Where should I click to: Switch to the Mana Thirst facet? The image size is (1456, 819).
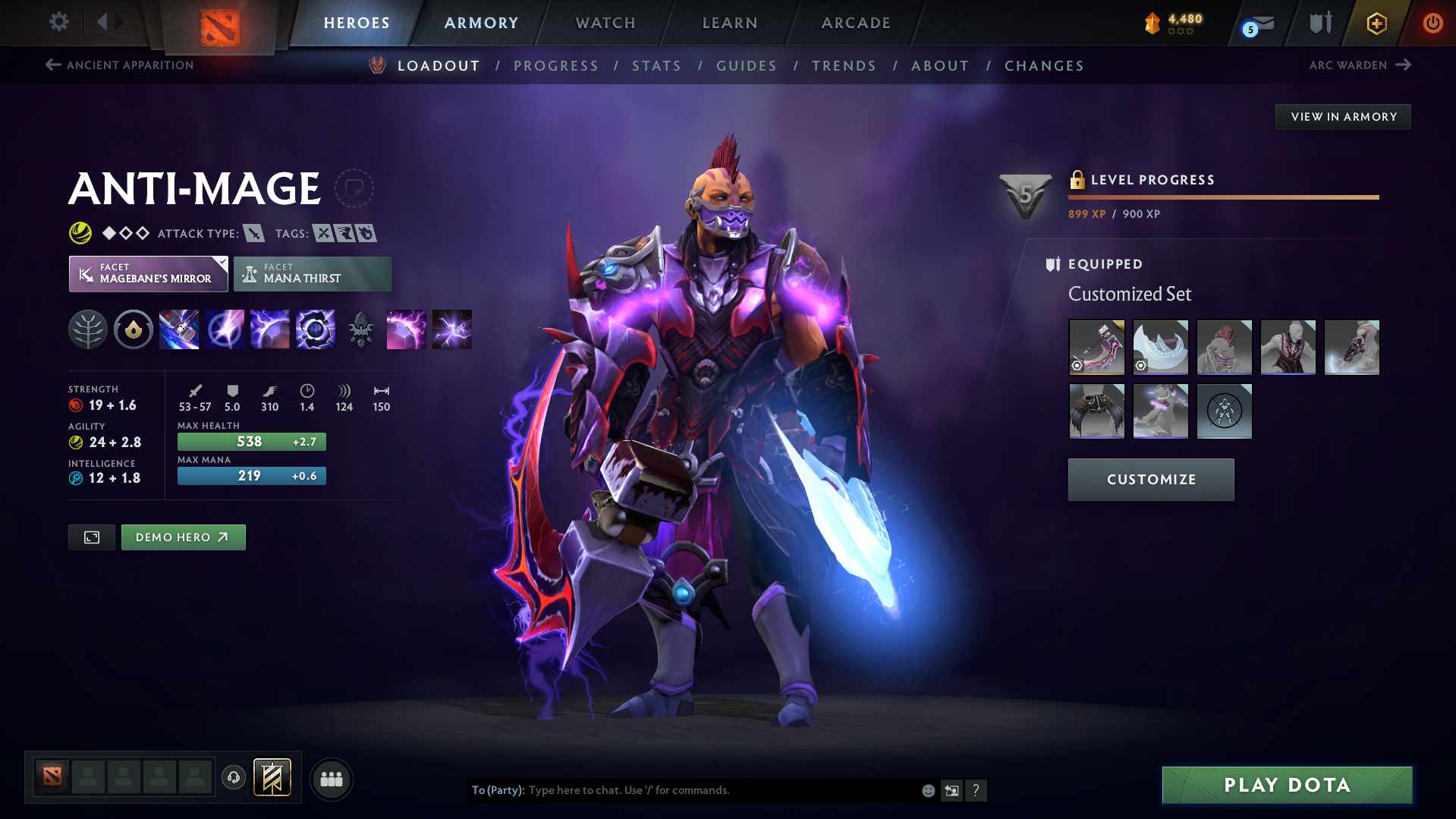(312, 273)
